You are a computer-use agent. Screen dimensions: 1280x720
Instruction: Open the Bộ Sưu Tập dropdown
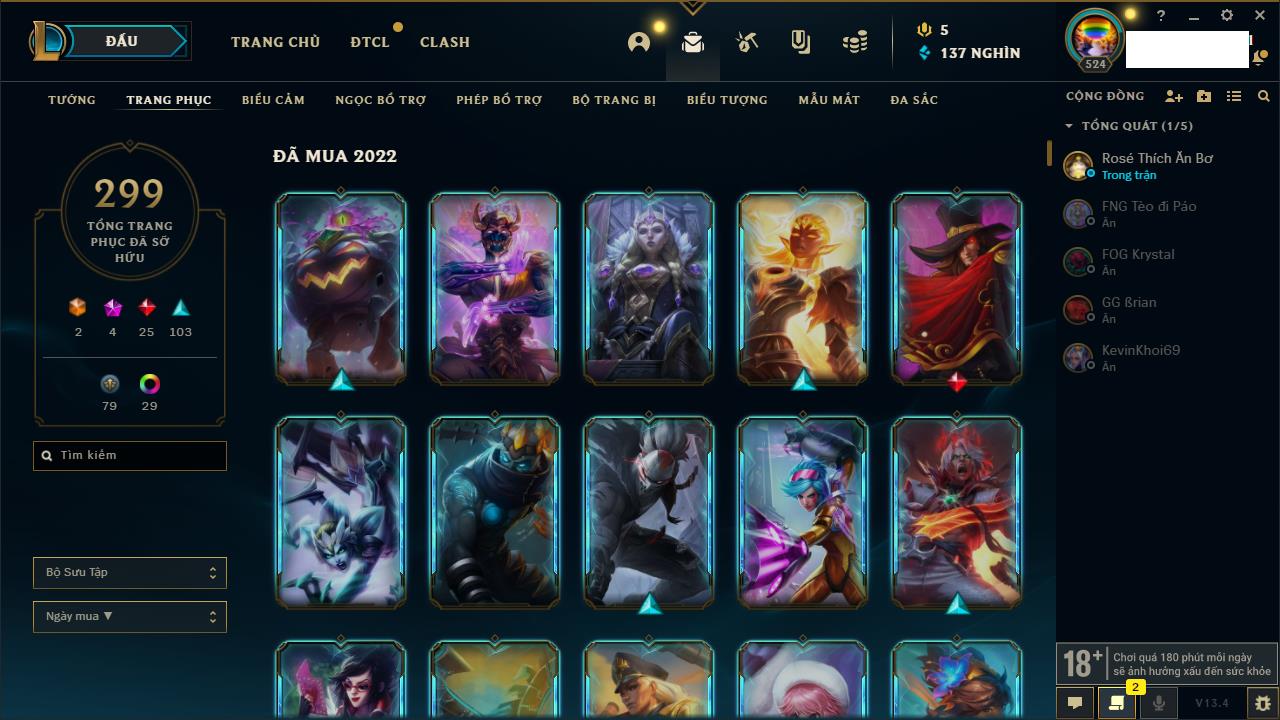tap(130, 573)
